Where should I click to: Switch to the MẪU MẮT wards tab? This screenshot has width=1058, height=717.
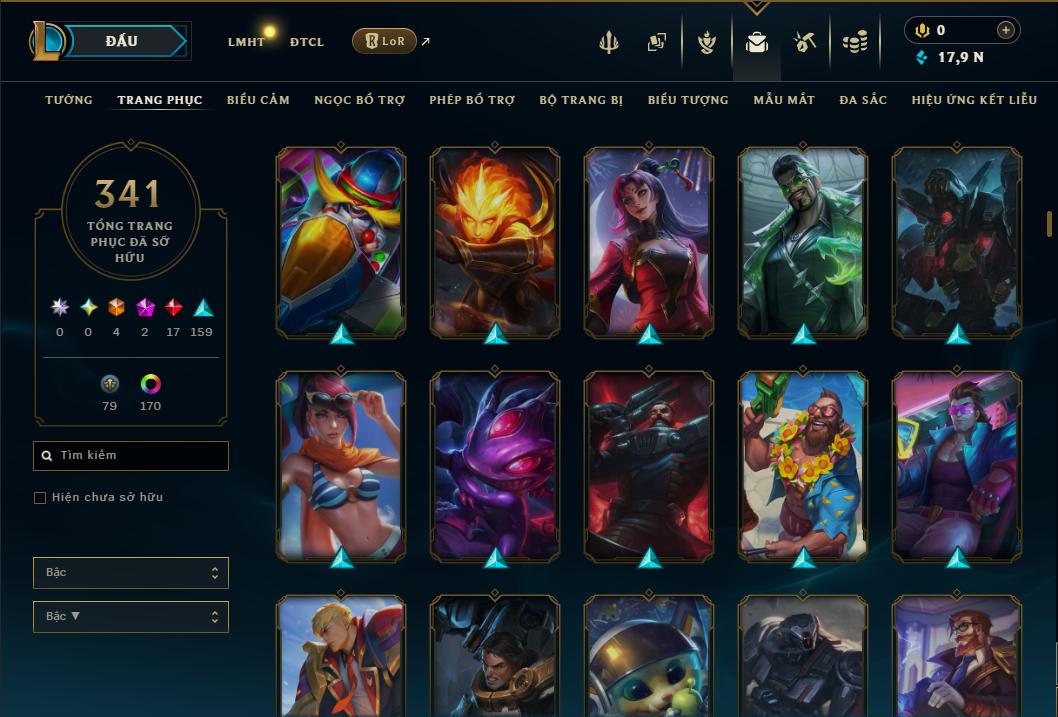point(784,100)
